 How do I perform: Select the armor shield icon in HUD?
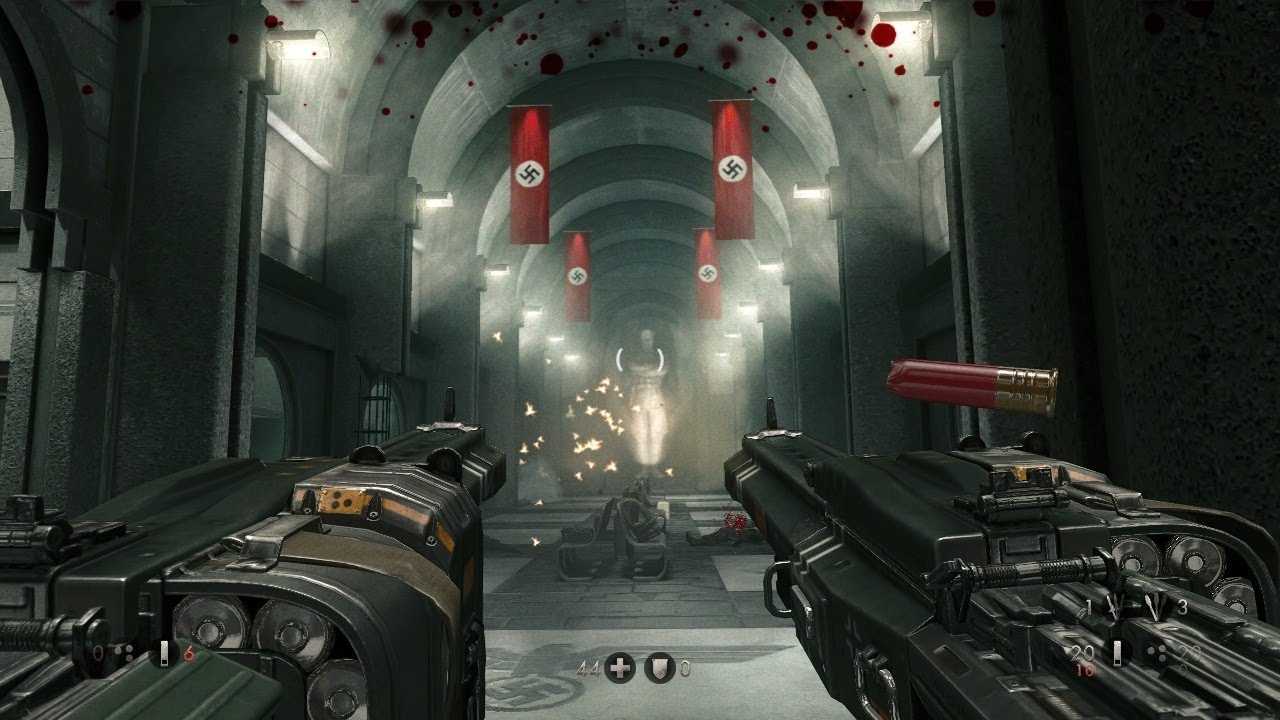[660, 666]
